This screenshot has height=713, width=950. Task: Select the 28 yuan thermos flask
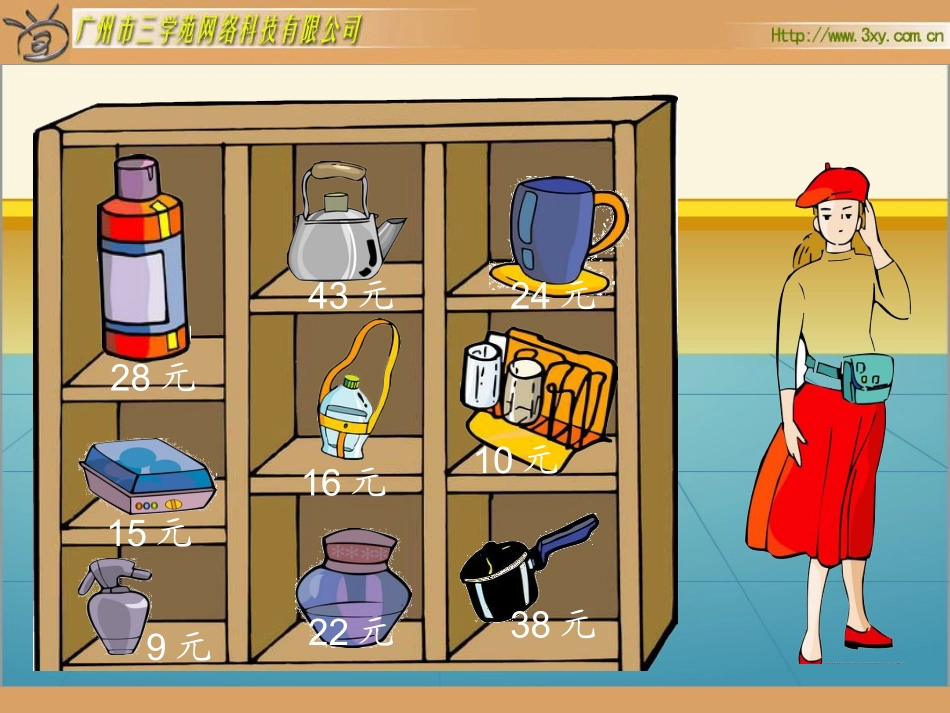[143, 259]
